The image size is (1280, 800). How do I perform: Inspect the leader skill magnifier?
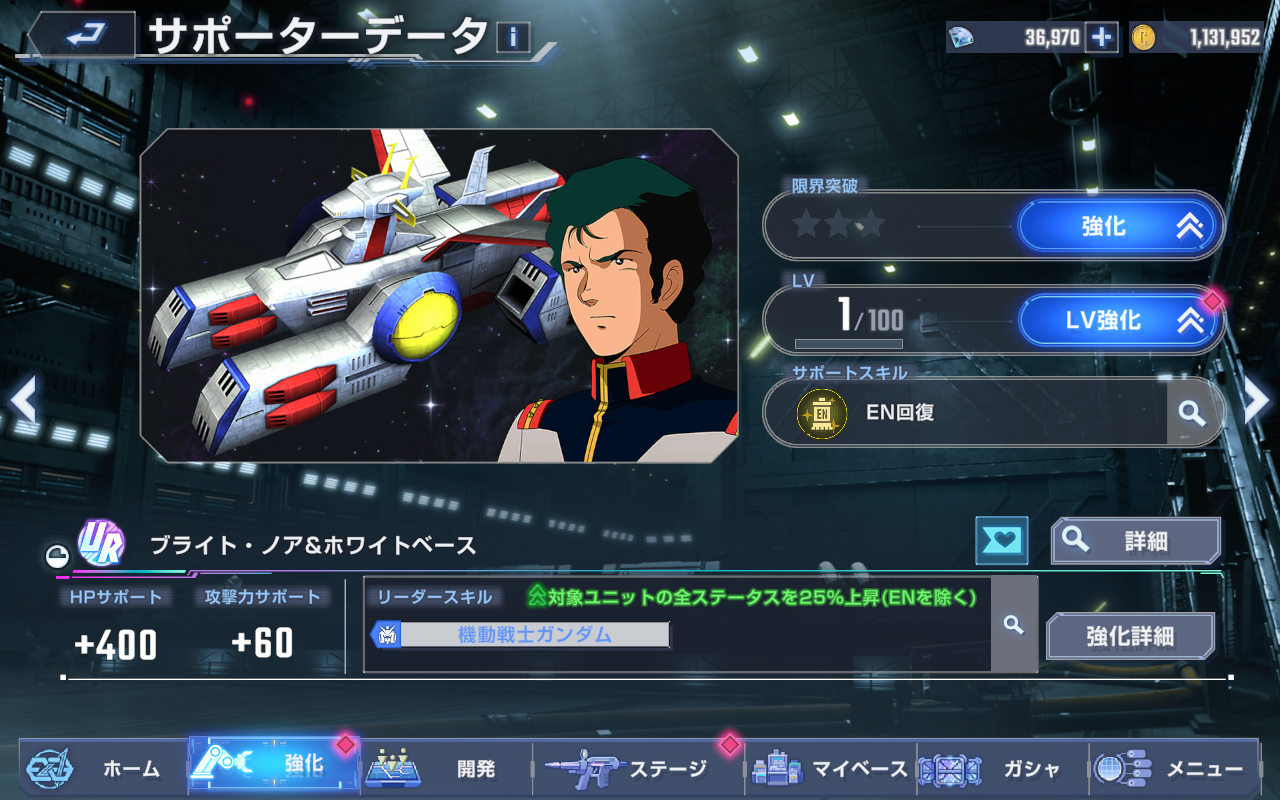click(x=1014, y=625)
